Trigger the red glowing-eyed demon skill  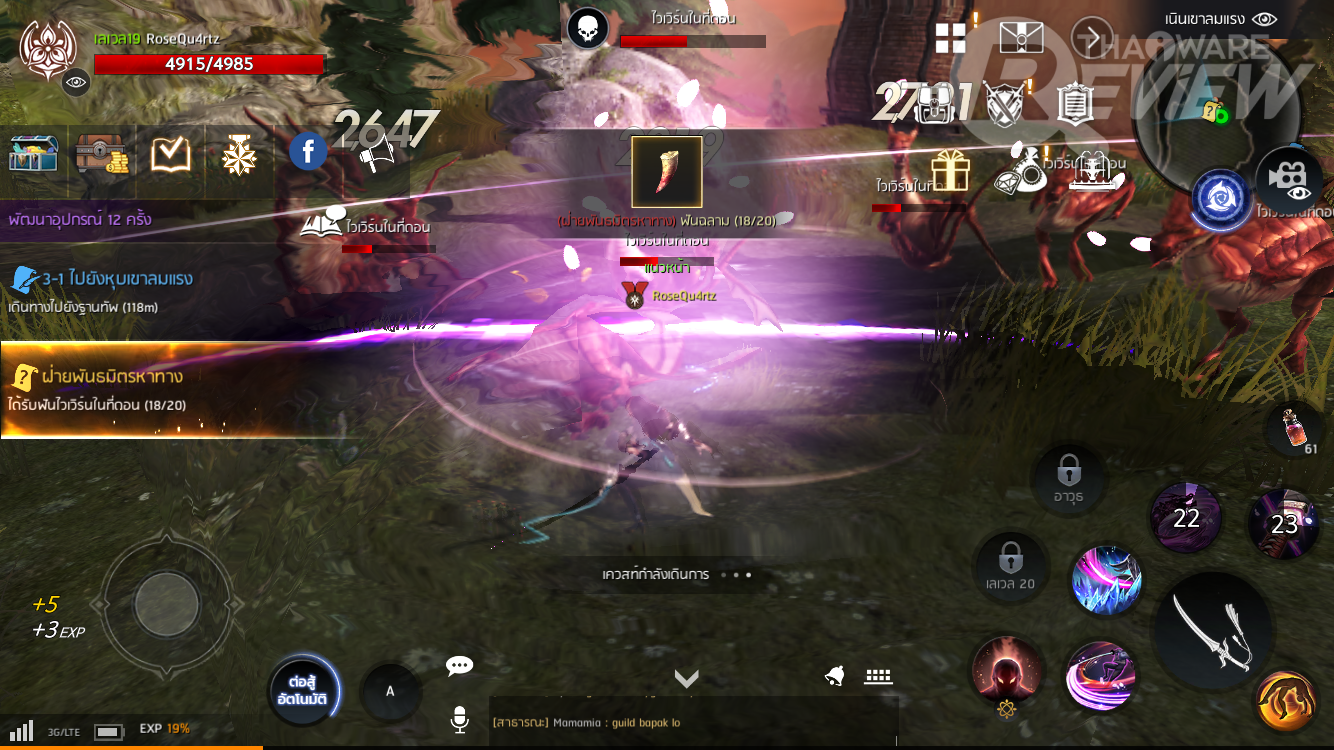click(1007, 671)
